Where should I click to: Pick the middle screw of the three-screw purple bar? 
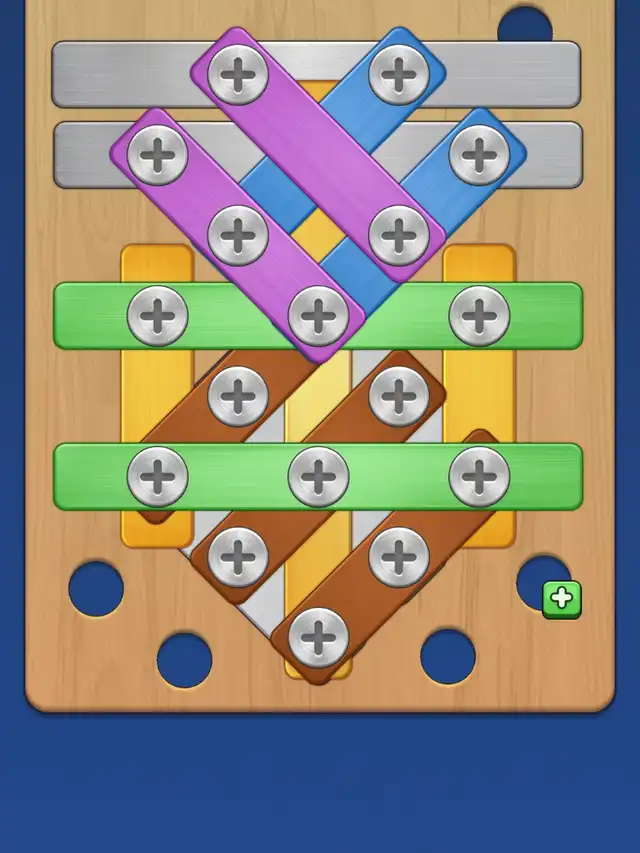(237, 235)
